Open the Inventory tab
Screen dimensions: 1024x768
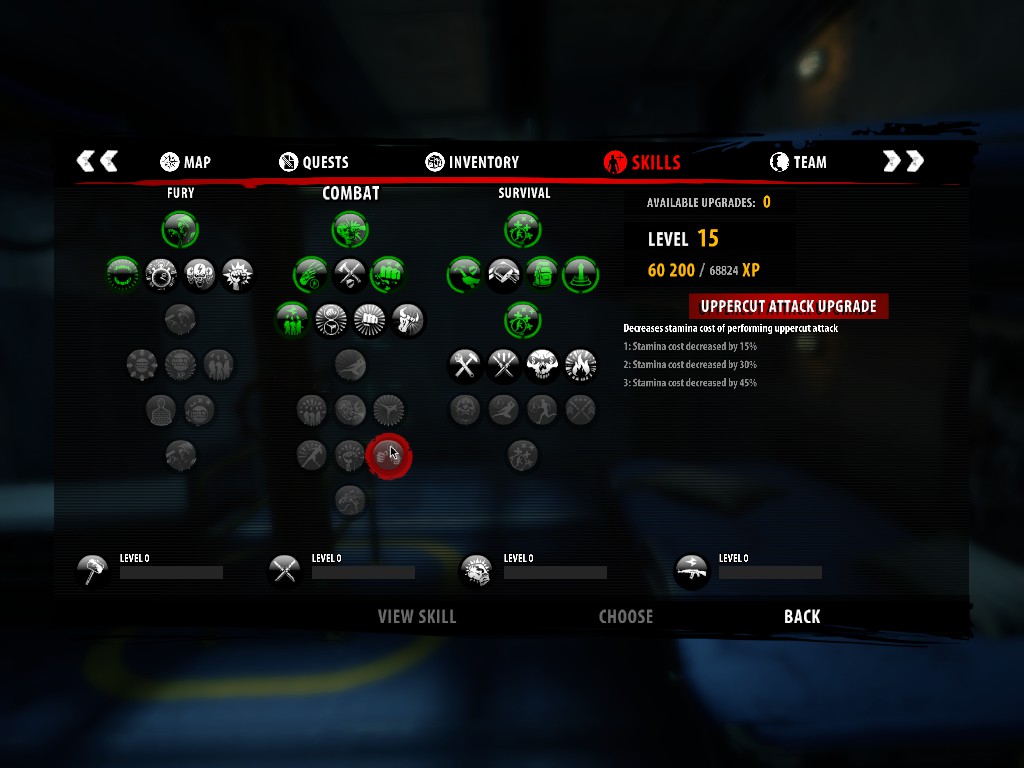pyautogui.click(x=472, y=162)
